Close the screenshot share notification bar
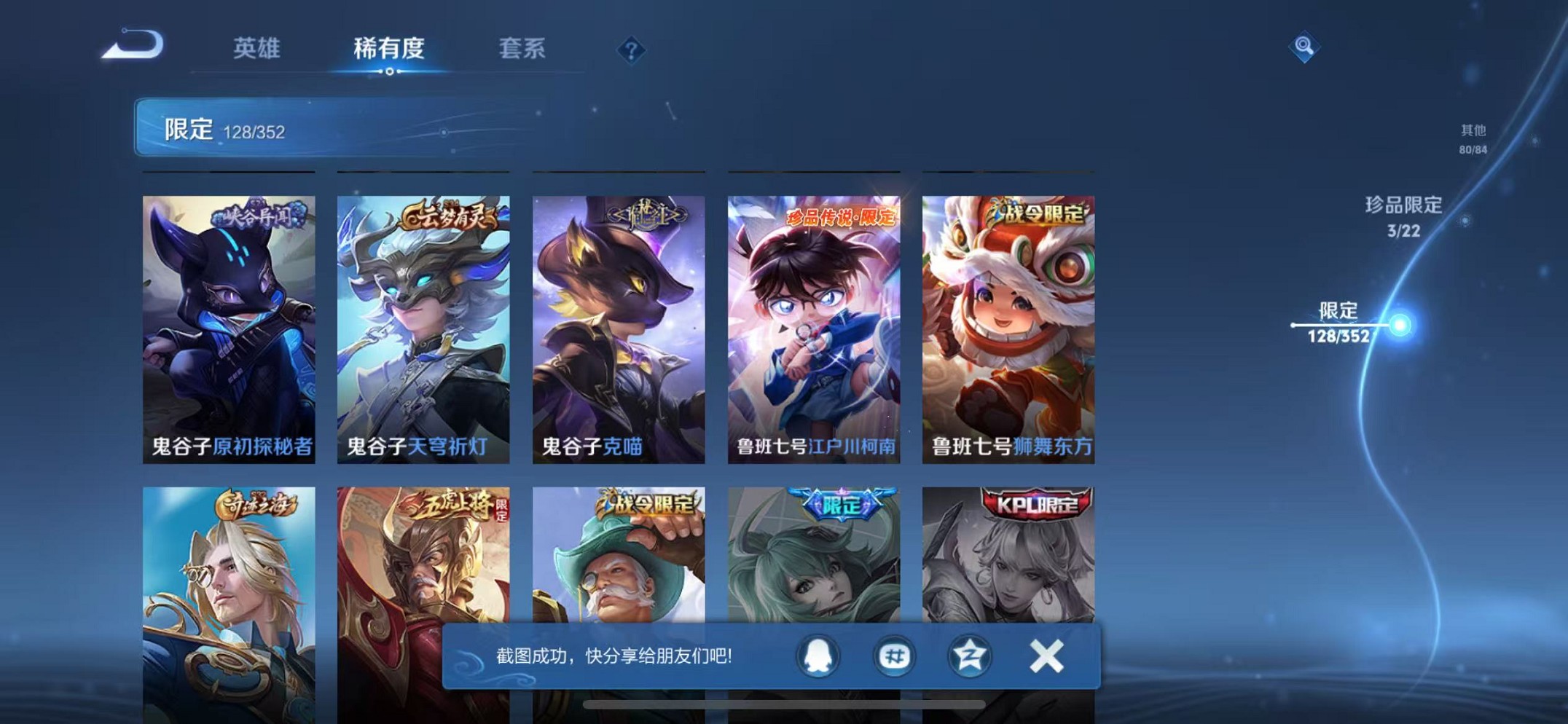Viewport: 1568px width, 724px height. [x=1046, y=656]
